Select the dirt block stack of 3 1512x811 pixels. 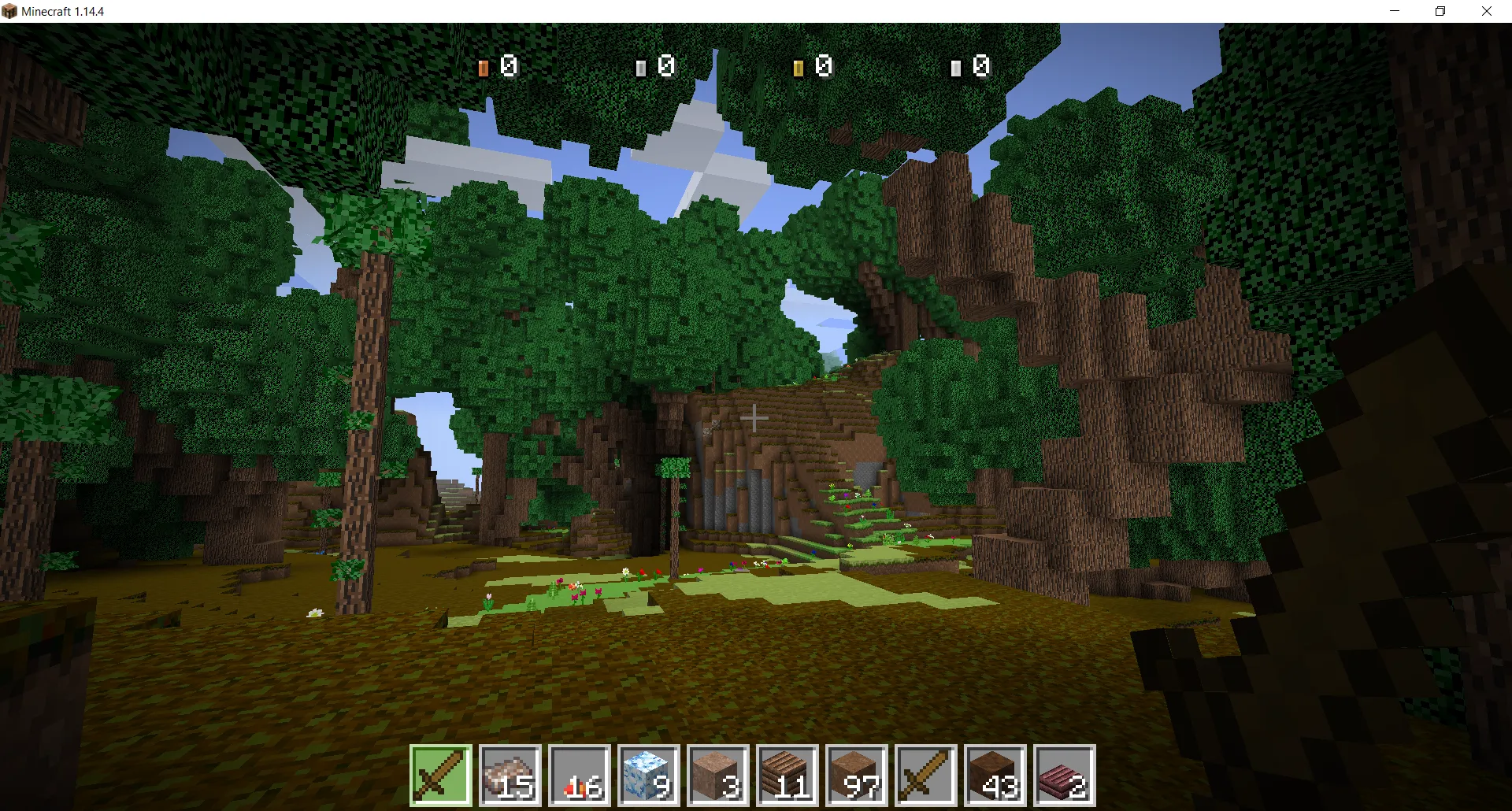click(717, 776)
